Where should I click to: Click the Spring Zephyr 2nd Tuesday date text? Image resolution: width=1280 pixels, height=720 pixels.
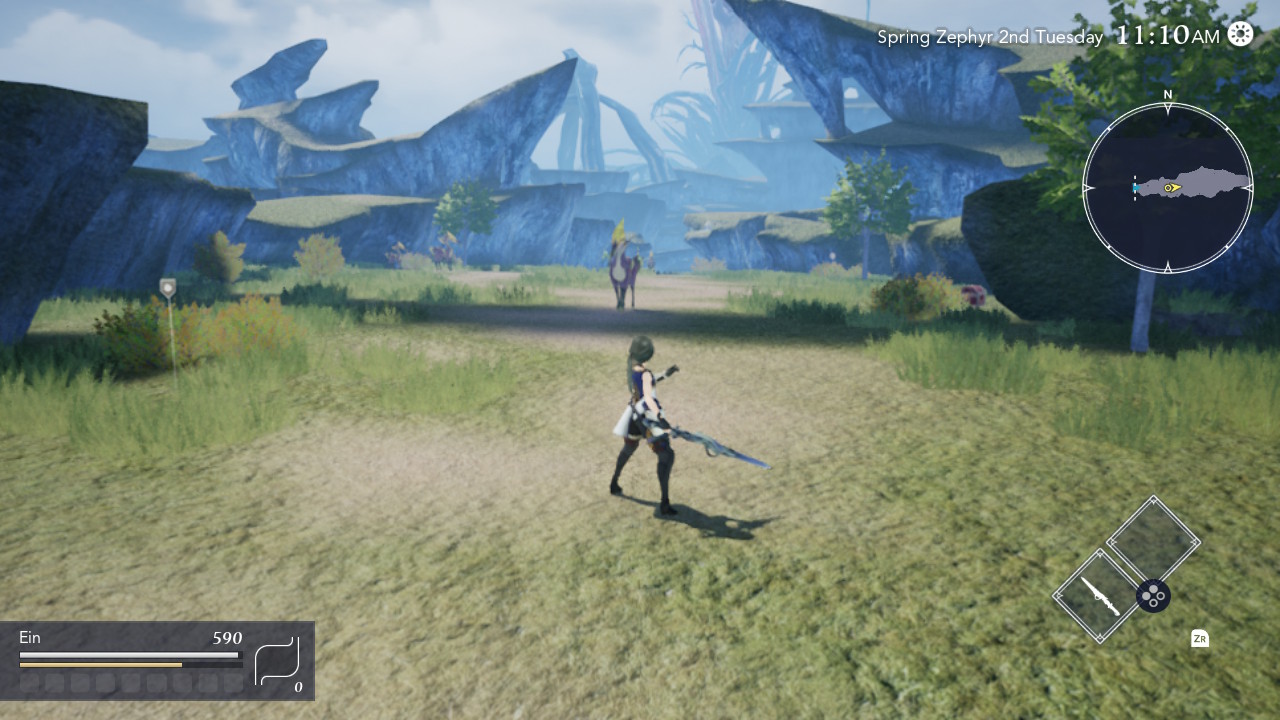(990, 36)
